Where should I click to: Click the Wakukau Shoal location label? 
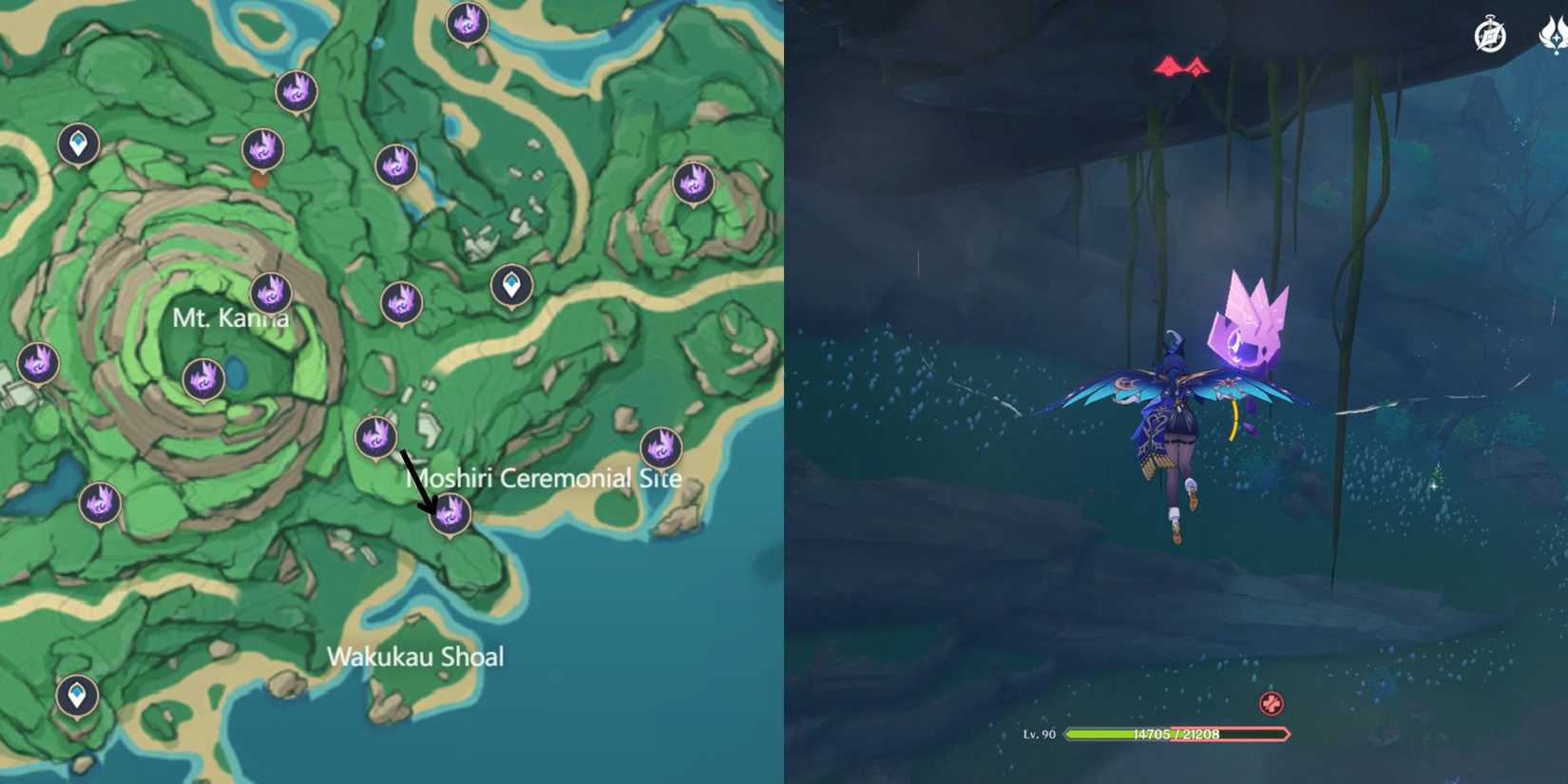coord(416,656)
